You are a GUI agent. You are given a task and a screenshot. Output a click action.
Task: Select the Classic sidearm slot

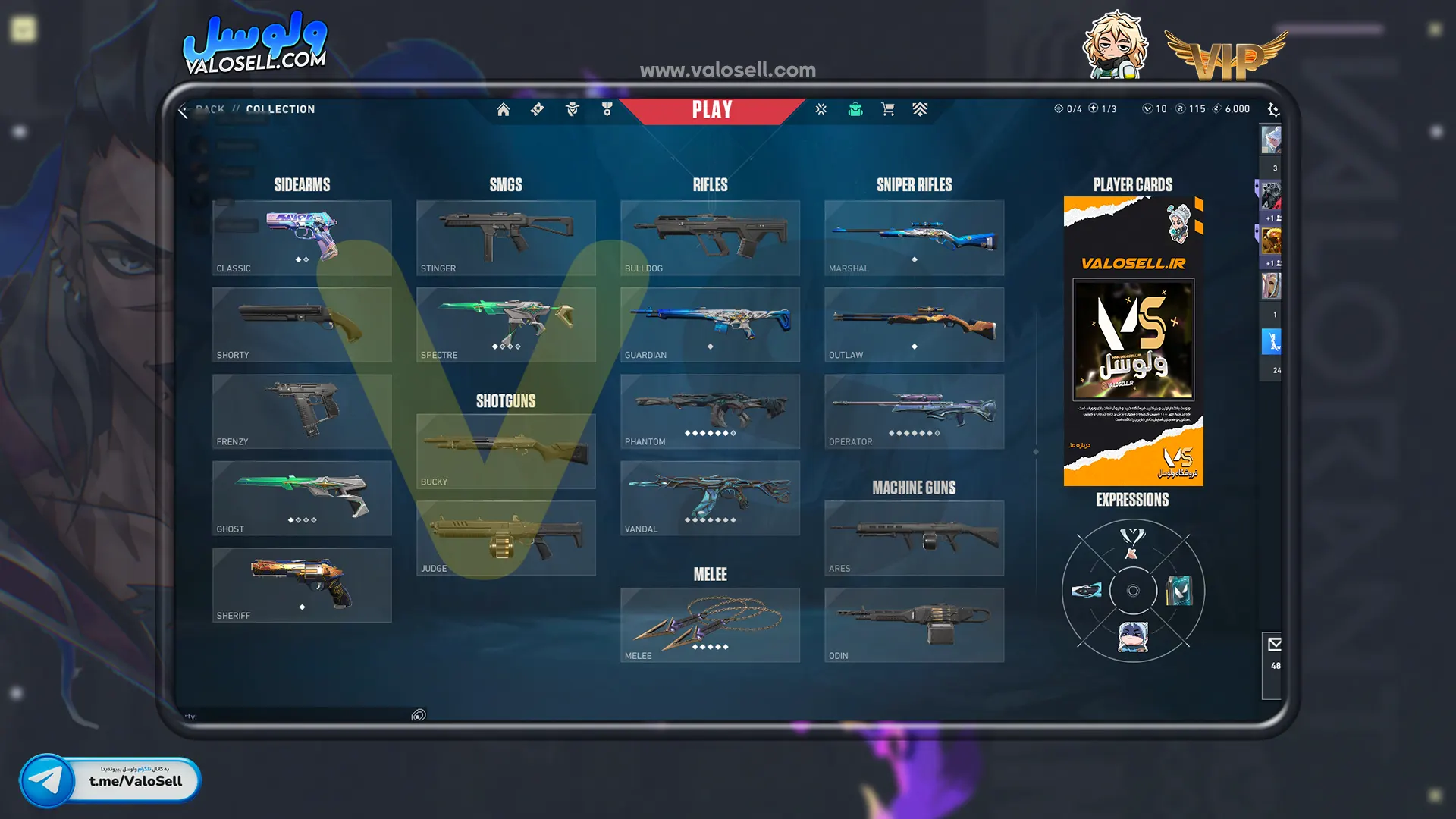pos(302,237)
